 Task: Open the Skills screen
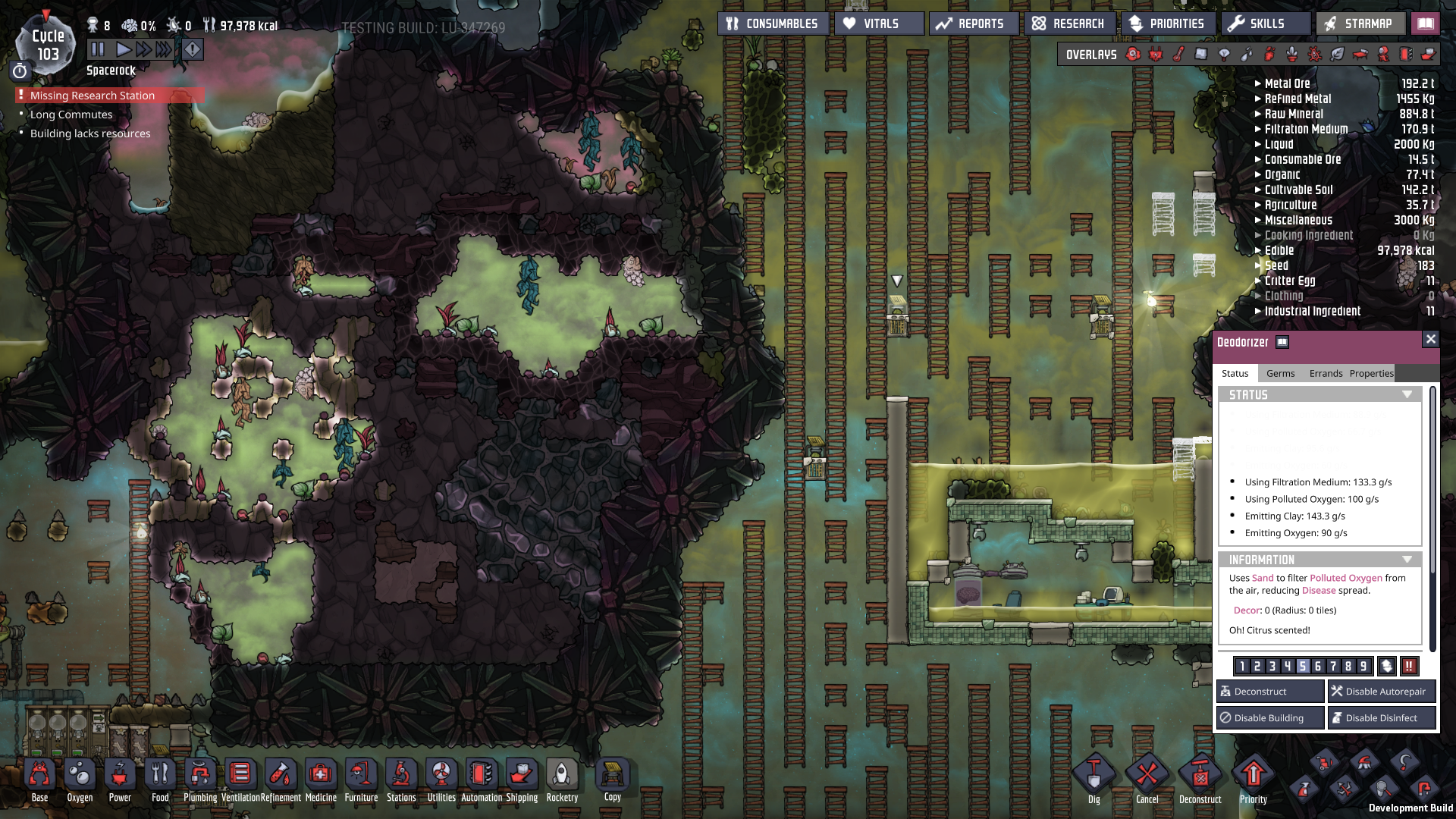coord(1265,24)
